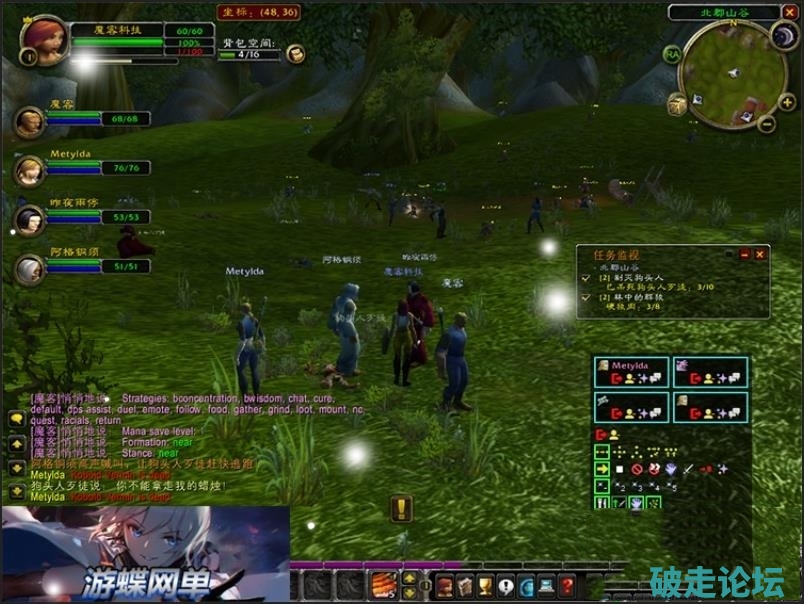Zoom in on the minimap
Image resolution: width=804 pixels, height=604 pixels.
coord(787,101)
